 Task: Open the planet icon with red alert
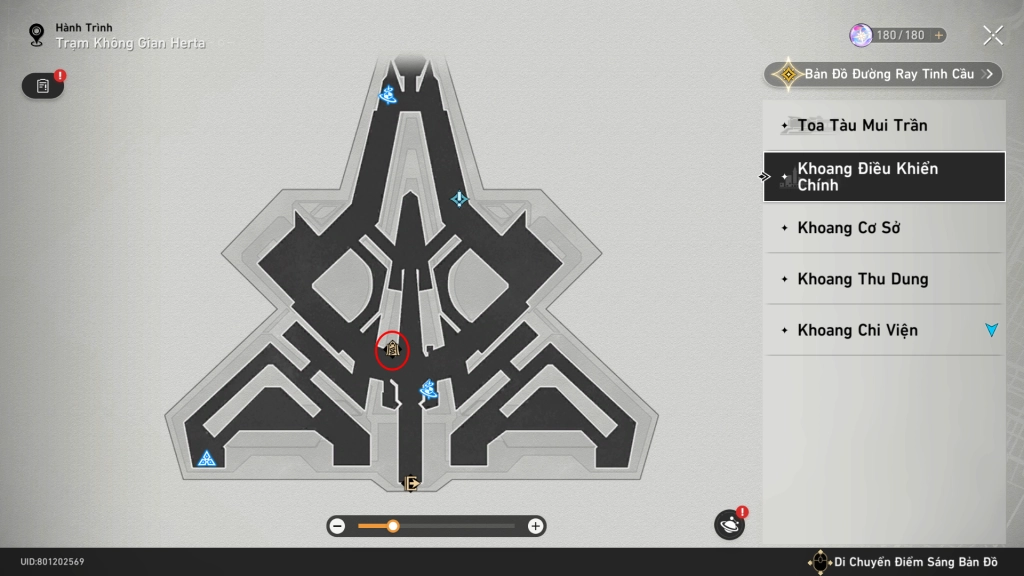tap(729, 525)
